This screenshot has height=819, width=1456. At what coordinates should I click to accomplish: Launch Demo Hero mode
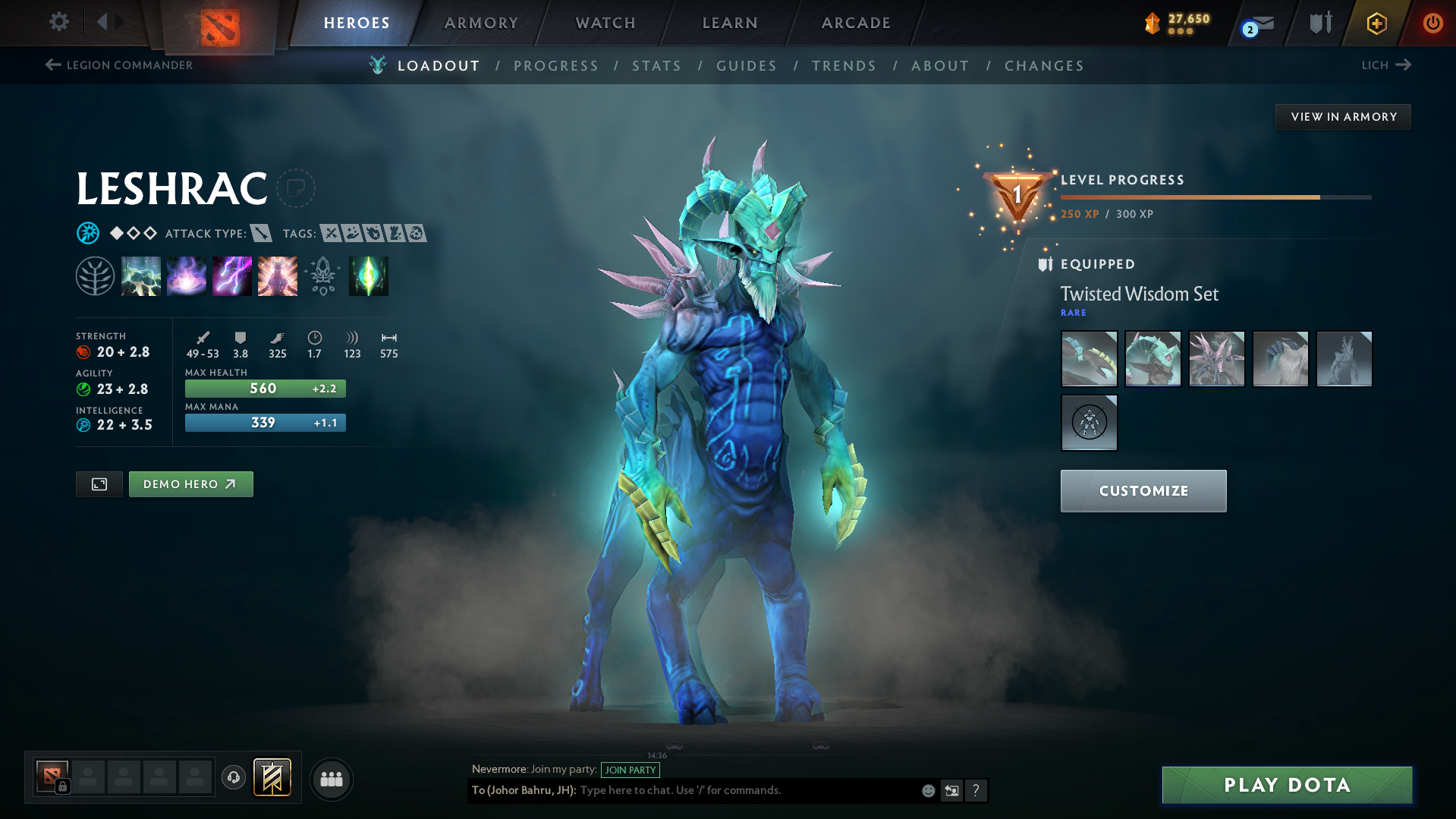tap(190, 484)
